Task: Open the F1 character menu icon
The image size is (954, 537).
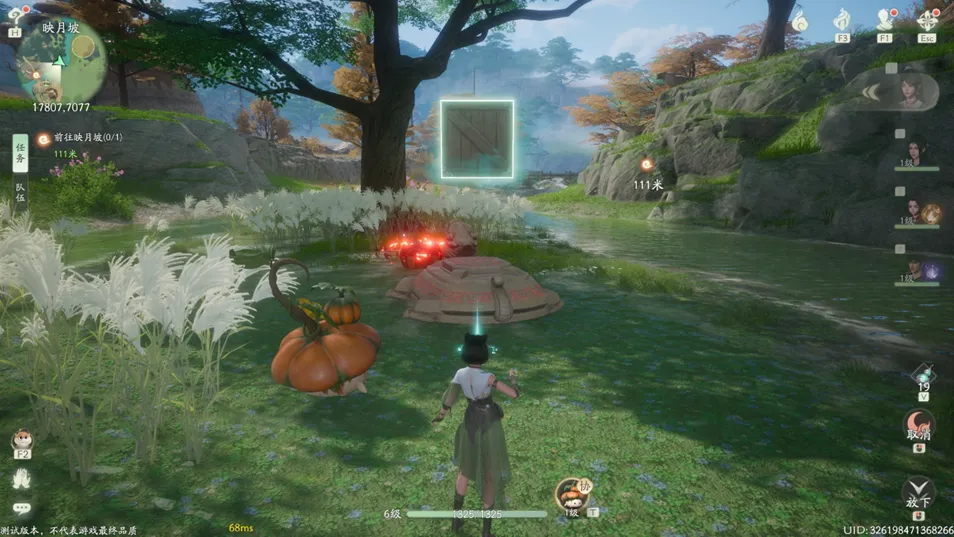Action: 885,21
